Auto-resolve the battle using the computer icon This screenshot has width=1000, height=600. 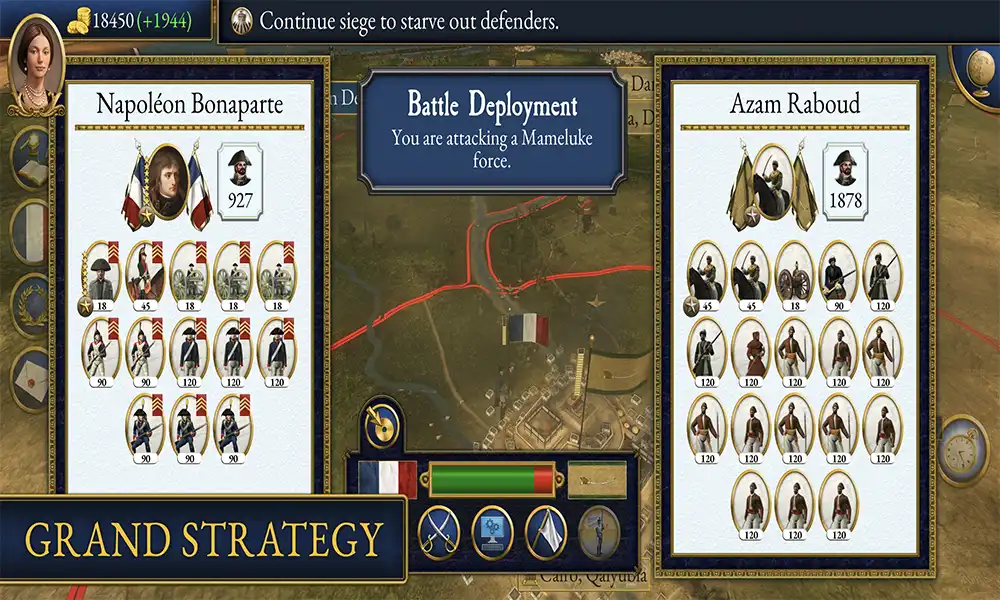491,527
